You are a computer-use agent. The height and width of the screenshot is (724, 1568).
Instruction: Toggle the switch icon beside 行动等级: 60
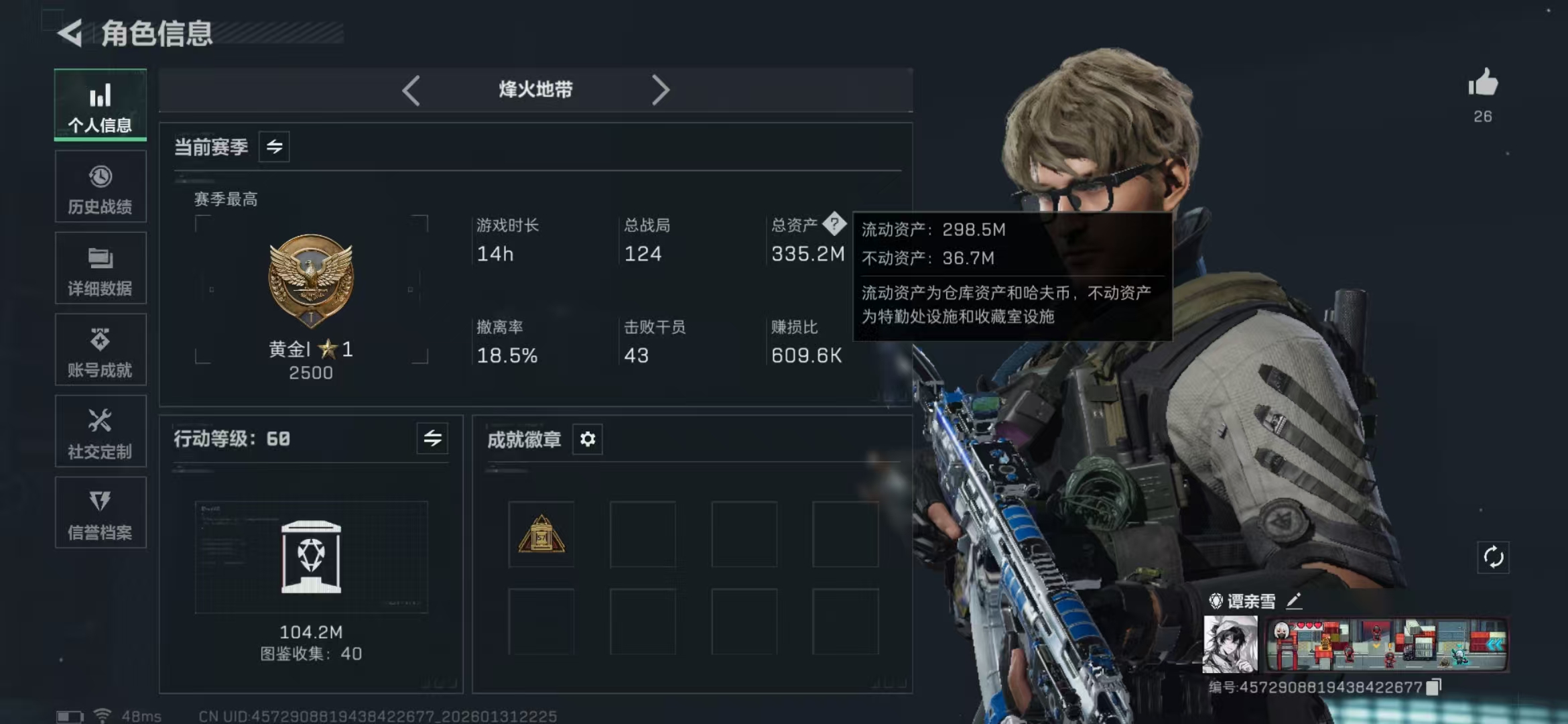point(433,439)
